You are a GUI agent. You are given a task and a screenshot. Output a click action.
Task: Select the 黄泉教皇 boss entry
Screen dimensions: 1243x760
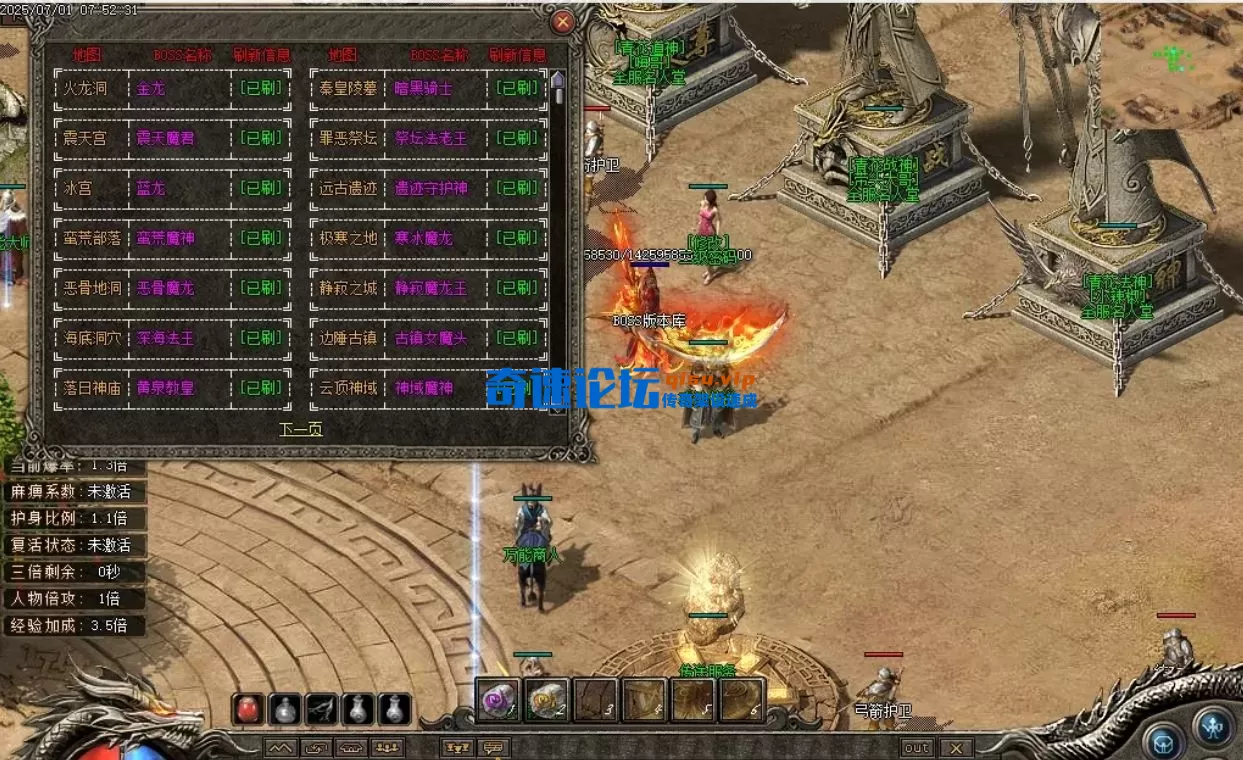(166, 388)
